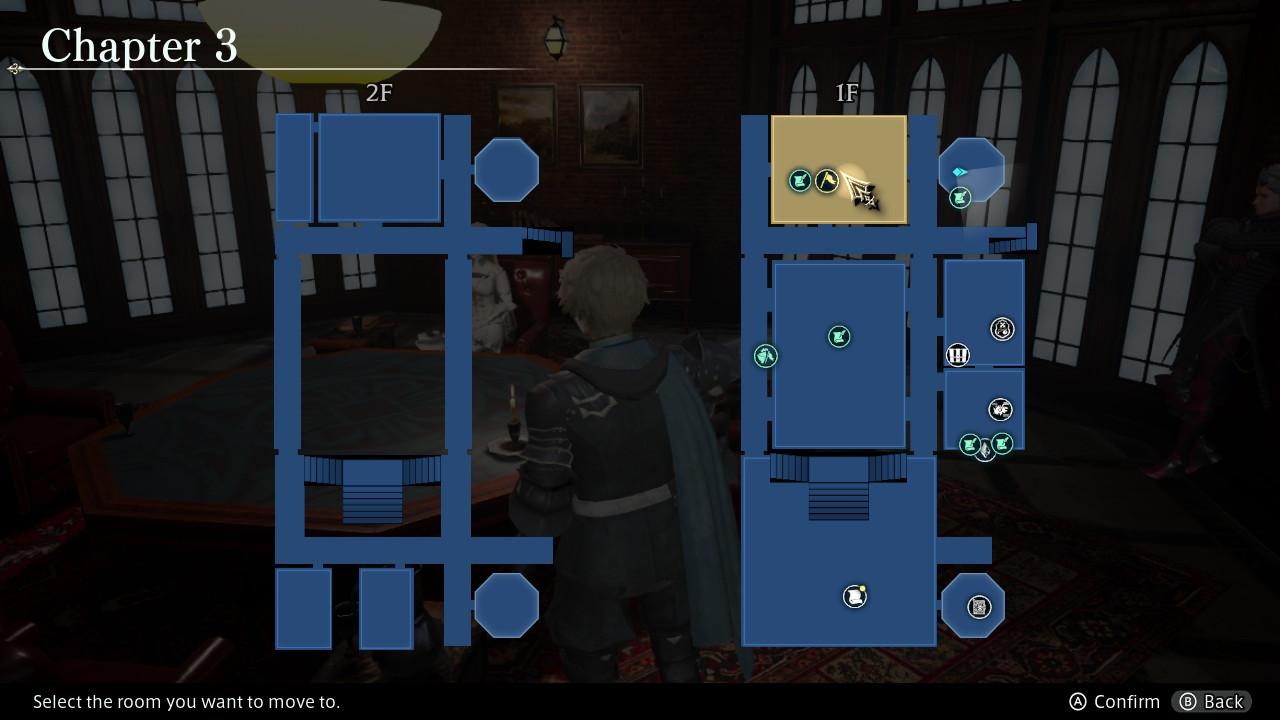Select the scroll icon below the diamond marker
This screenshot has width=1280, height=720.
coord(958,198)
